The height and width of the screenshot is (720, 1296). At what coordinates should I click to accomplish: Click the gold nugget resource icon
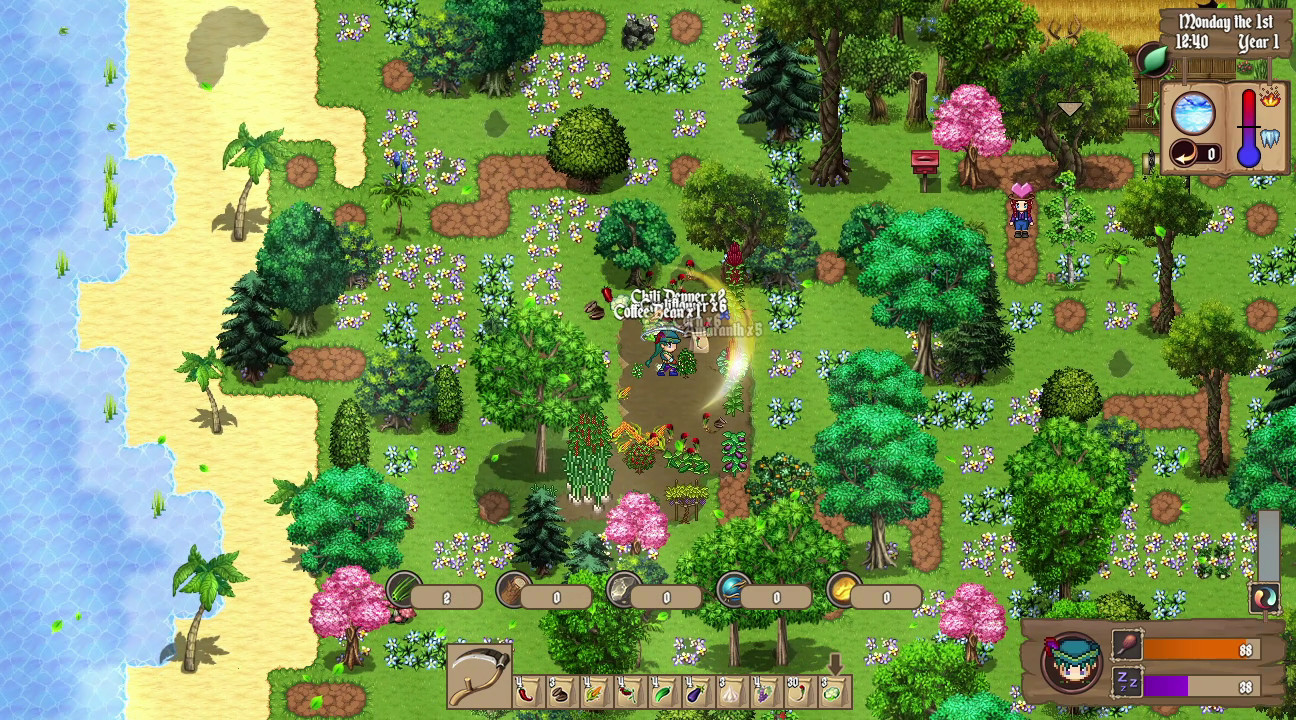point(841,591)
